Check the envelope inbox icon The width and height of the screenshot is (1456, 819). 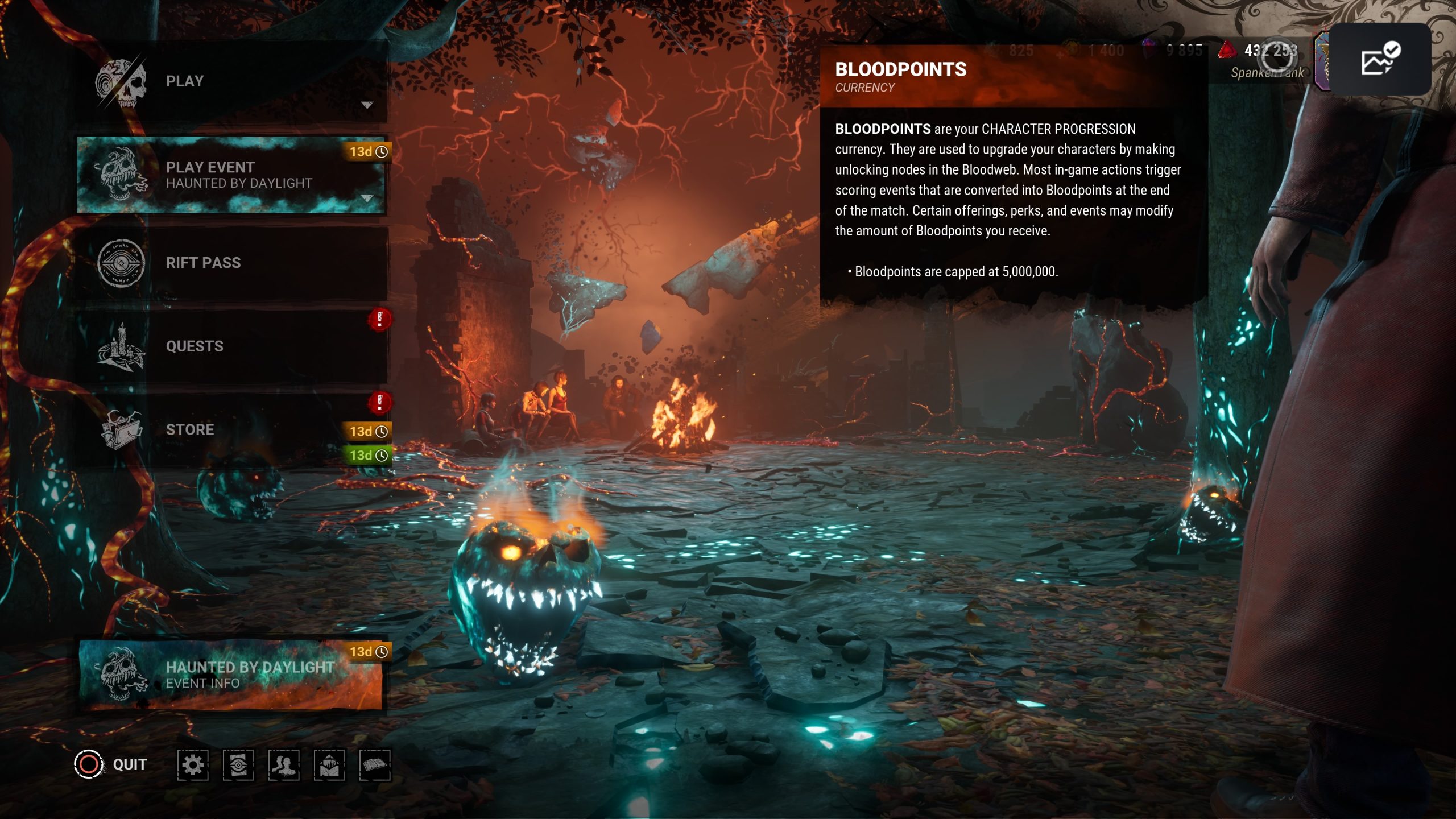point(329,765)
